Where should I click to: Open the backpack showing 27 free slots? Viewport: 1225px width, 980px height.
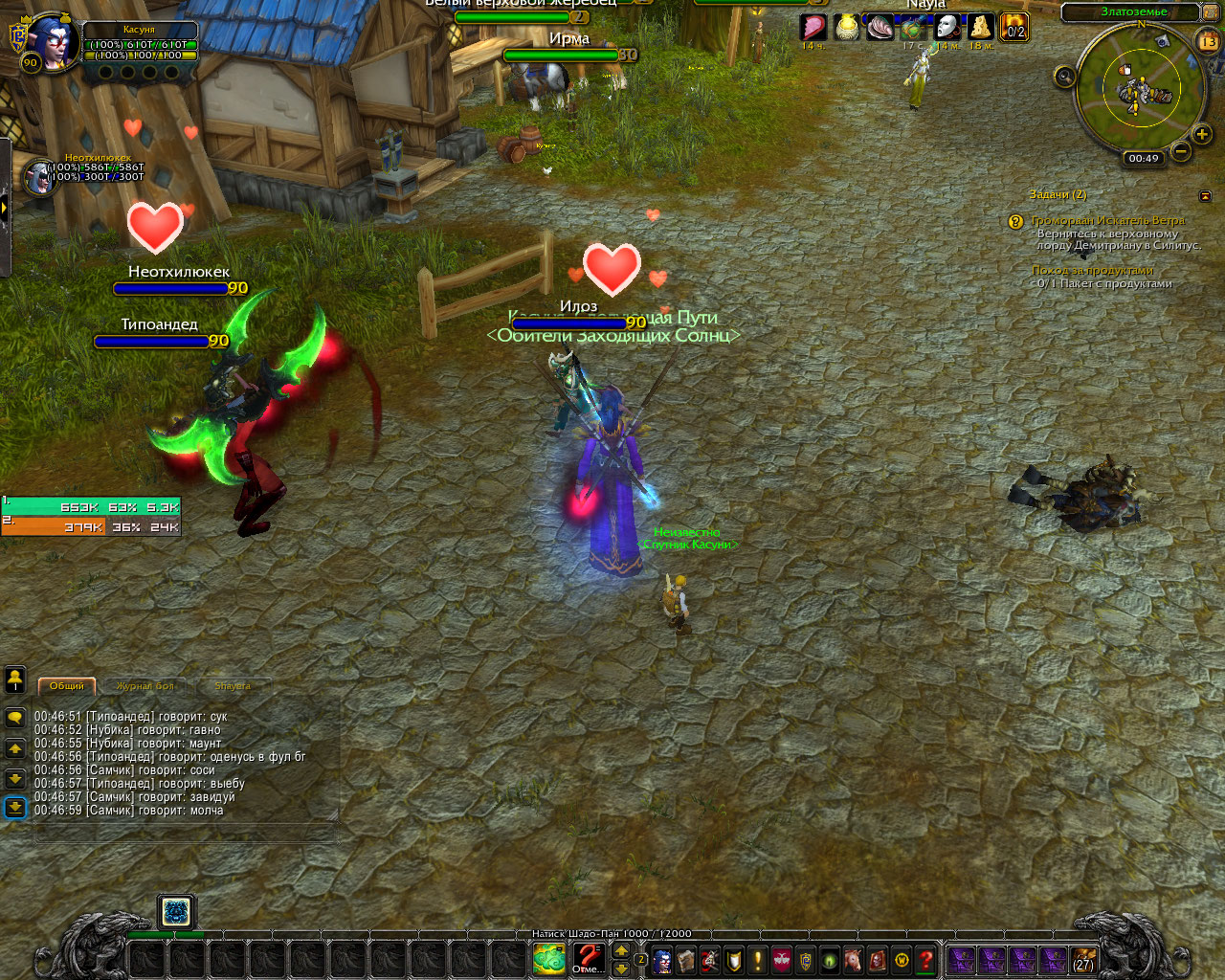click(1083, 960)
